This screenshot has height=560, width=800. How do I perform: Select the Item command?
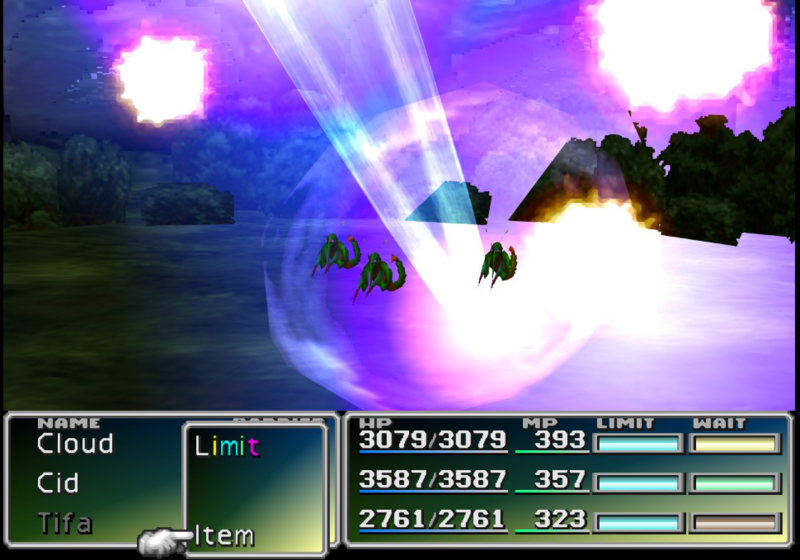pyautogui.click(x=223, y=535)
